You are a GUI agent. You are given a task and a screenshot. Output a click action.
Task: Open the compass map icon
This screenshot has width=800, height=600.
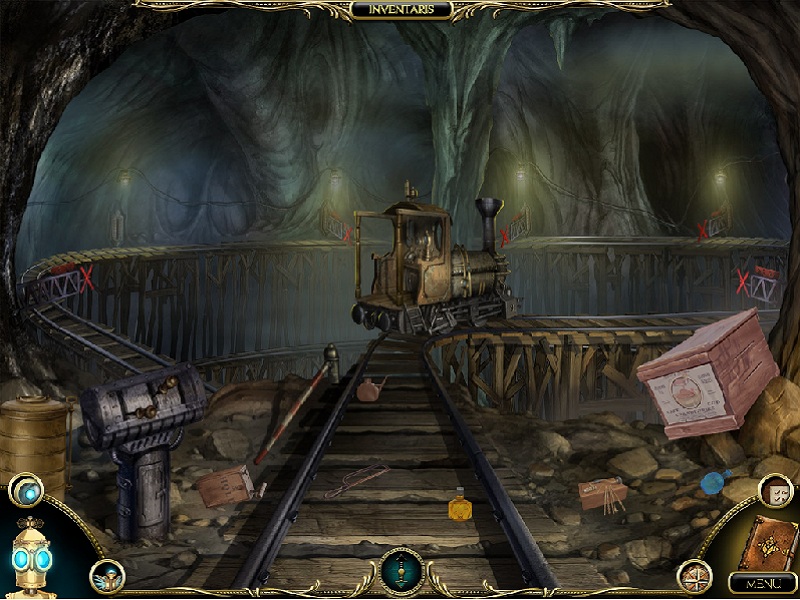click(691, 575)
